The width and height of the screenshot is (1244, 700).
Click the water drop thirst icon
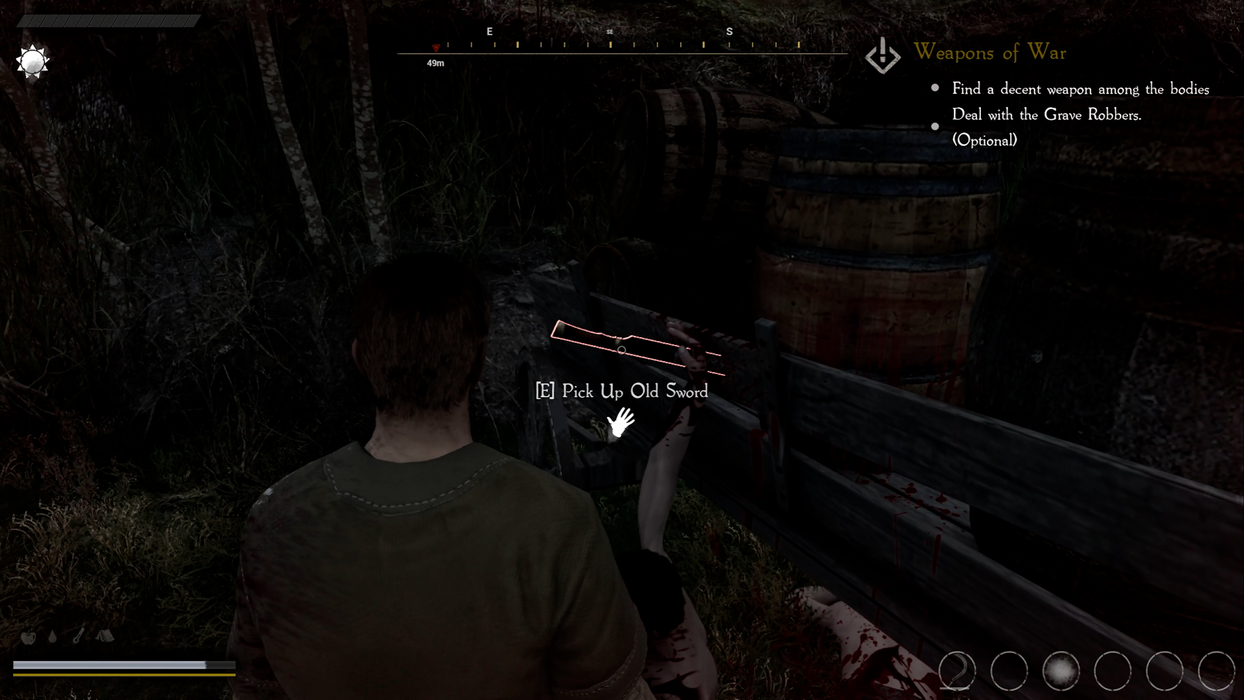pyautogui.click(x=53, y=637)
